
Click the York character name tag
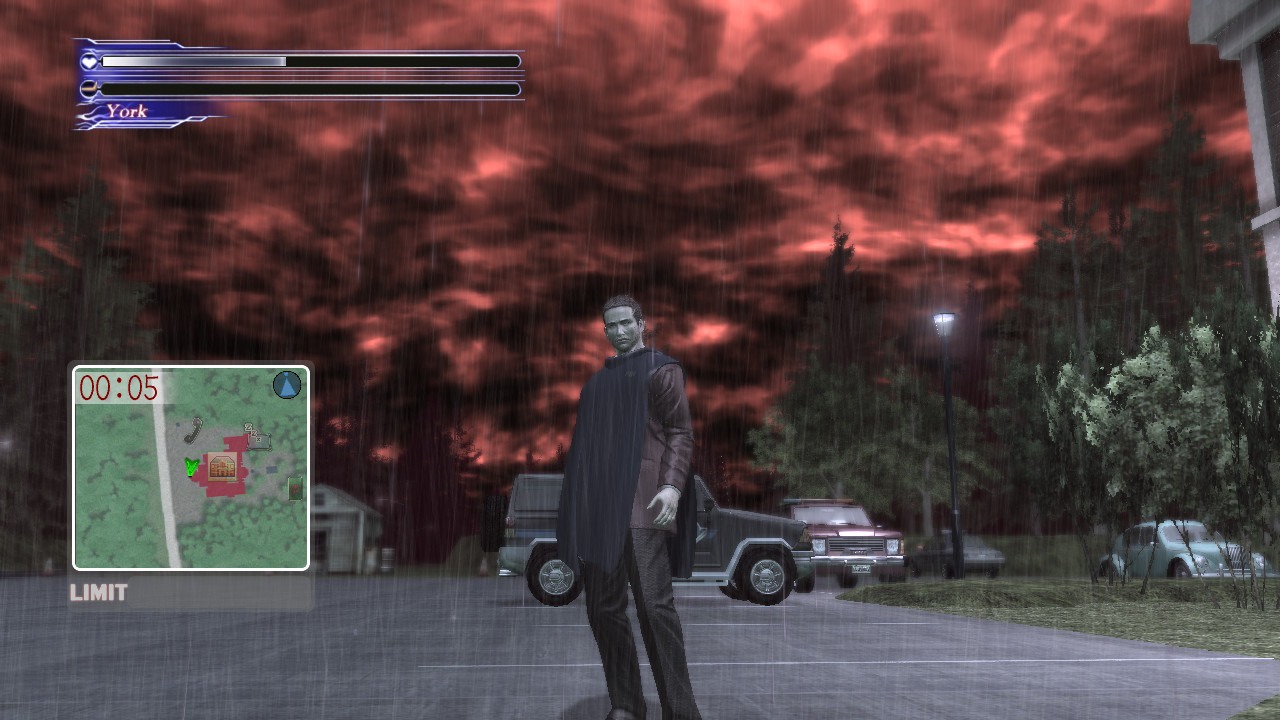(x=127, y=112)
